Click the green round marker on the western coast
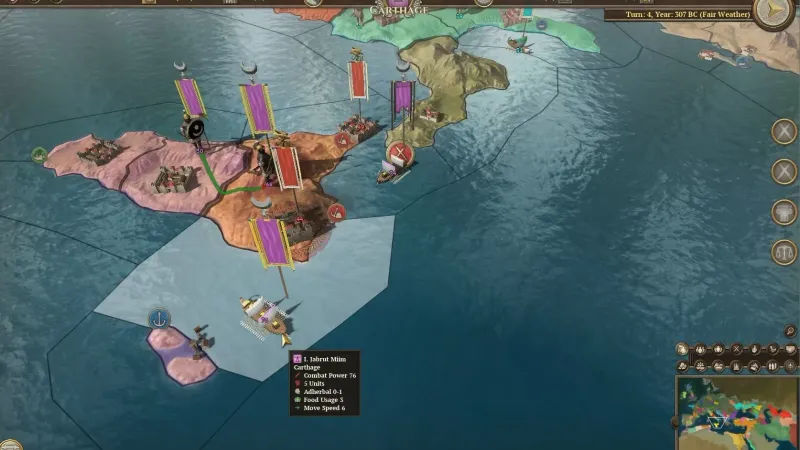Screen dimensions: 800x450 (39, 155)
